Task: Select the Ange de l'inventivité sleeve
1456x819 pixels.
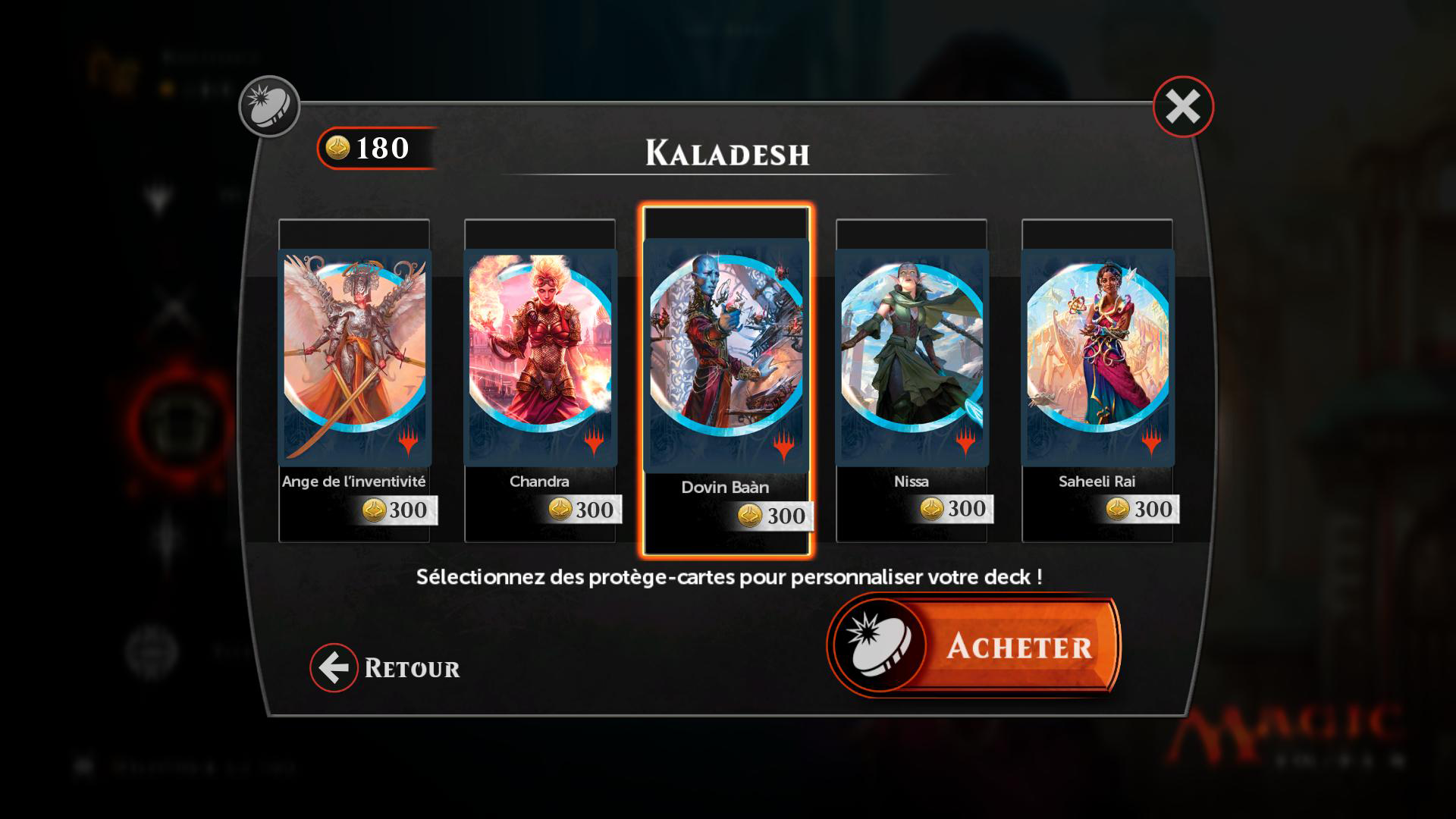Action: (354, 357)
